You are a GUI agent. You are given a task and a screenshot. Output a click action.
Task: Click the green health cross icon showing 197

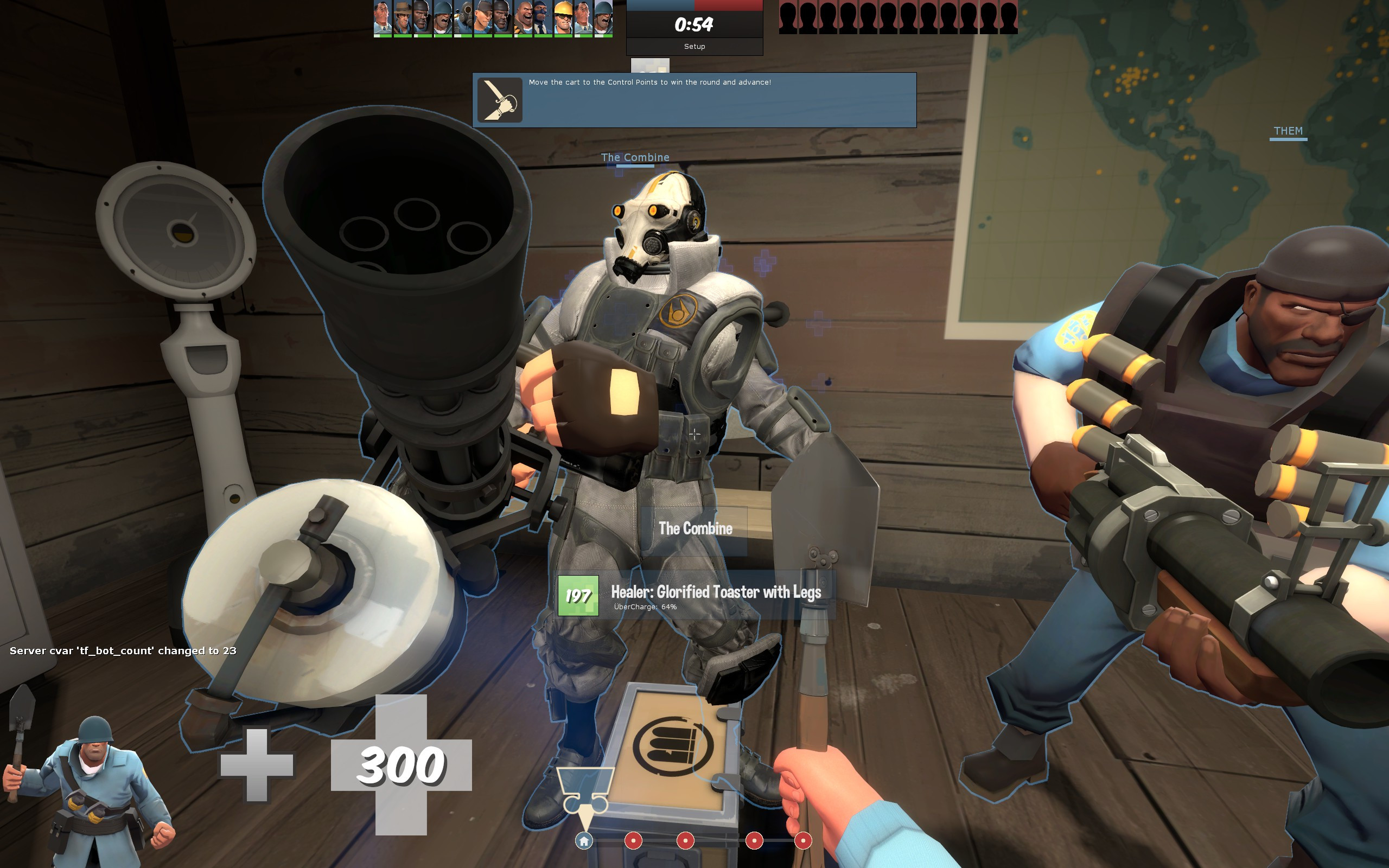pyautogui.click(x=579, y=595)
